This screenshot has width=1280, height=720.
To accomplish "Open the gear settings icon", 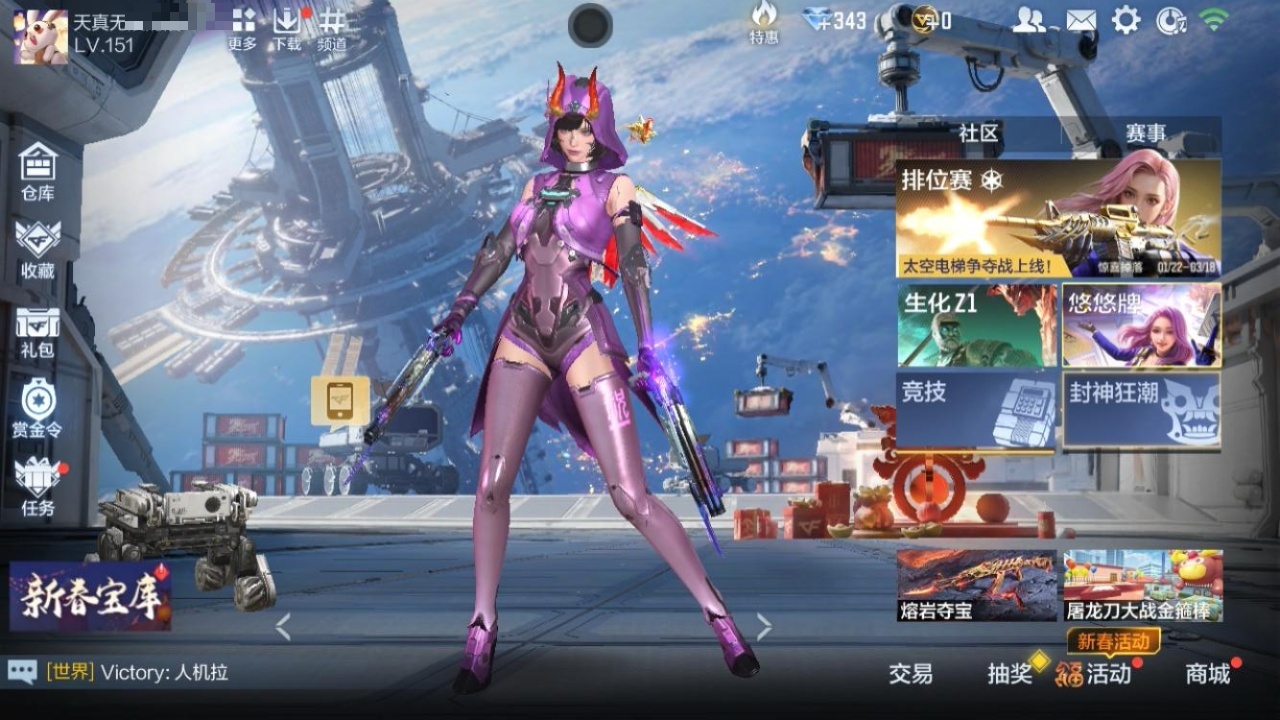I will (x=1126, y=20).
